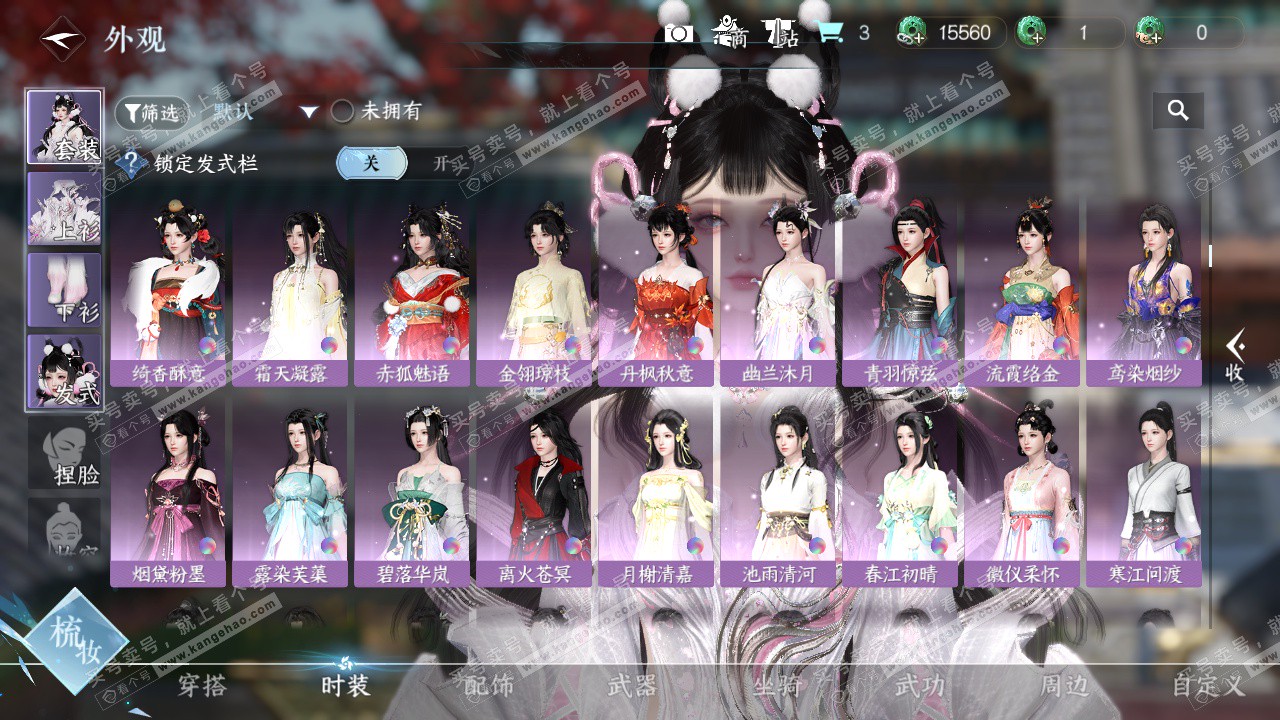The image size is (1280, 720).
Task: Choose the 发式 hairstyle category
Action: coord(64,371)
